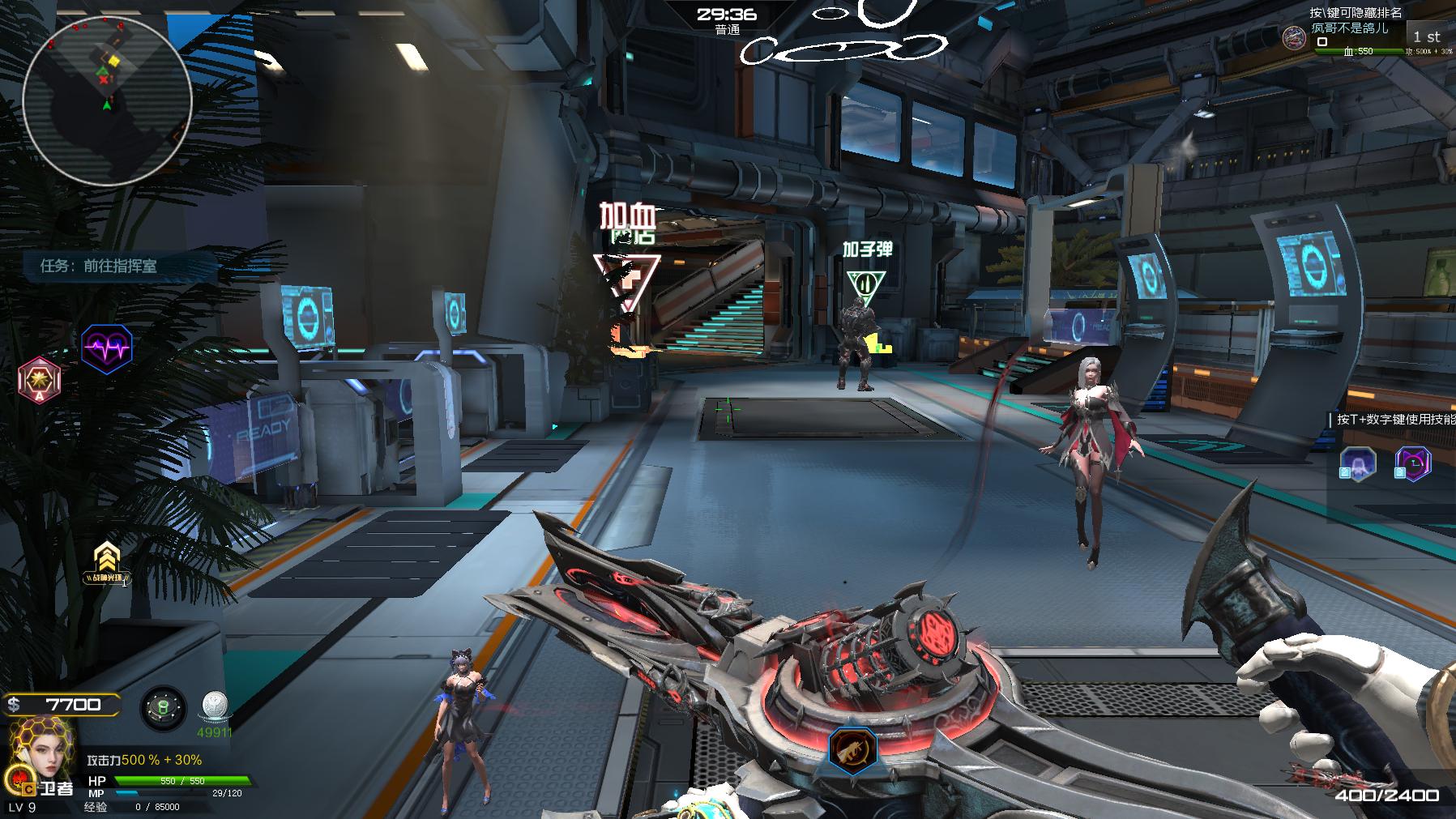The image size is (1456, 819).
Task: Click the skull class badge on the portrait
Action: [x=16, y=779]
